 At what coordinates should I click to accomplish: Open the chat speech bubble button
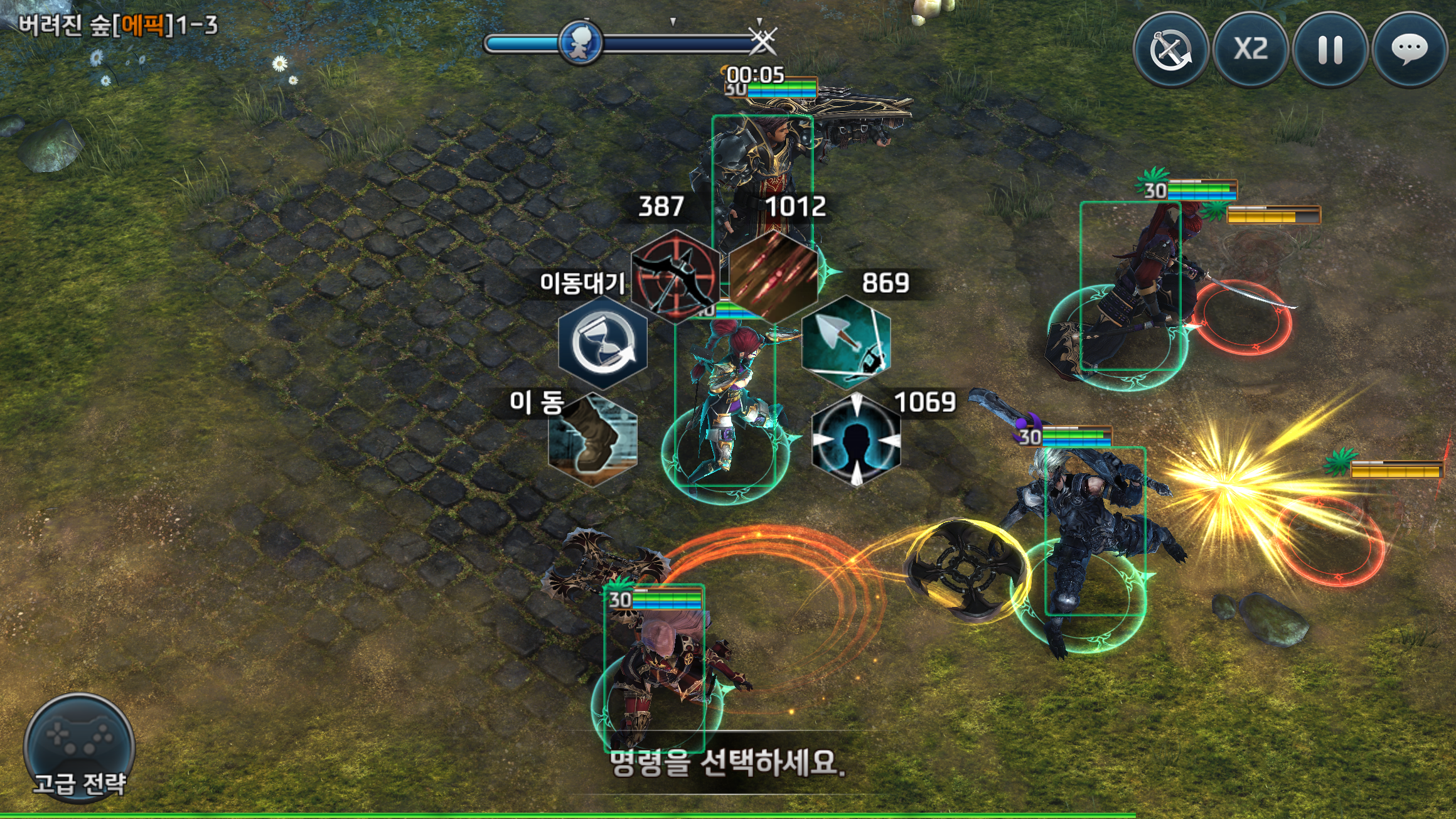pos(1410,49)
